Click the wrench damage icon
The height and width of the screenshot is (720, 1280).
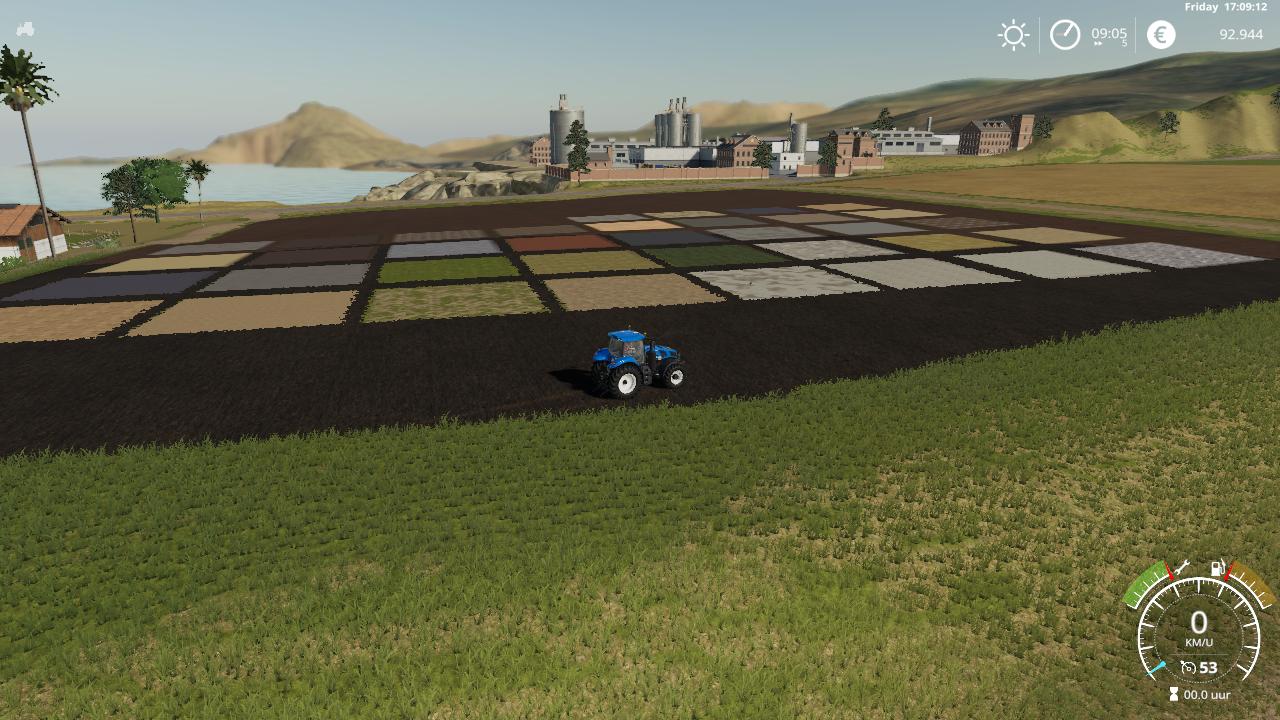1182,569
